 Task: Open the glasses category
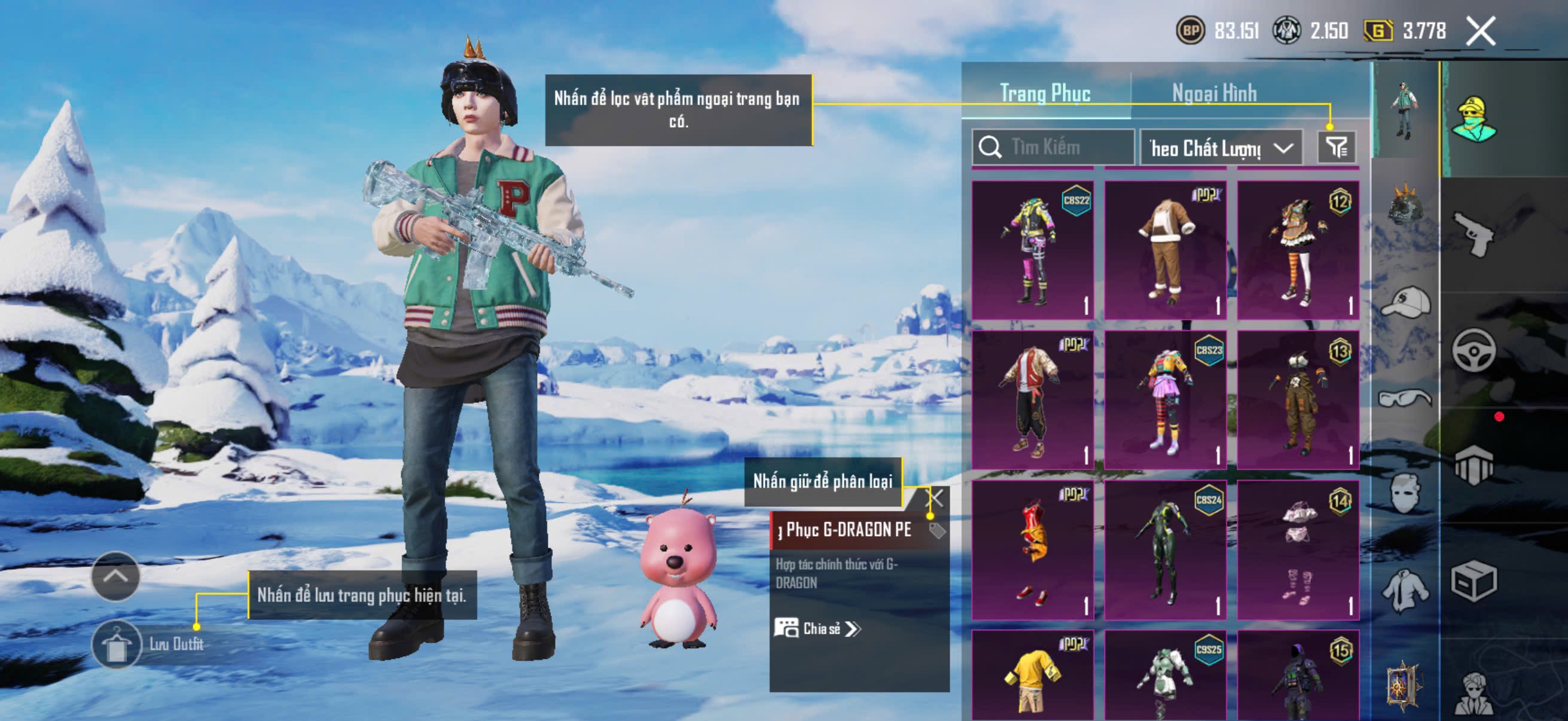(x=1405, y=399)
